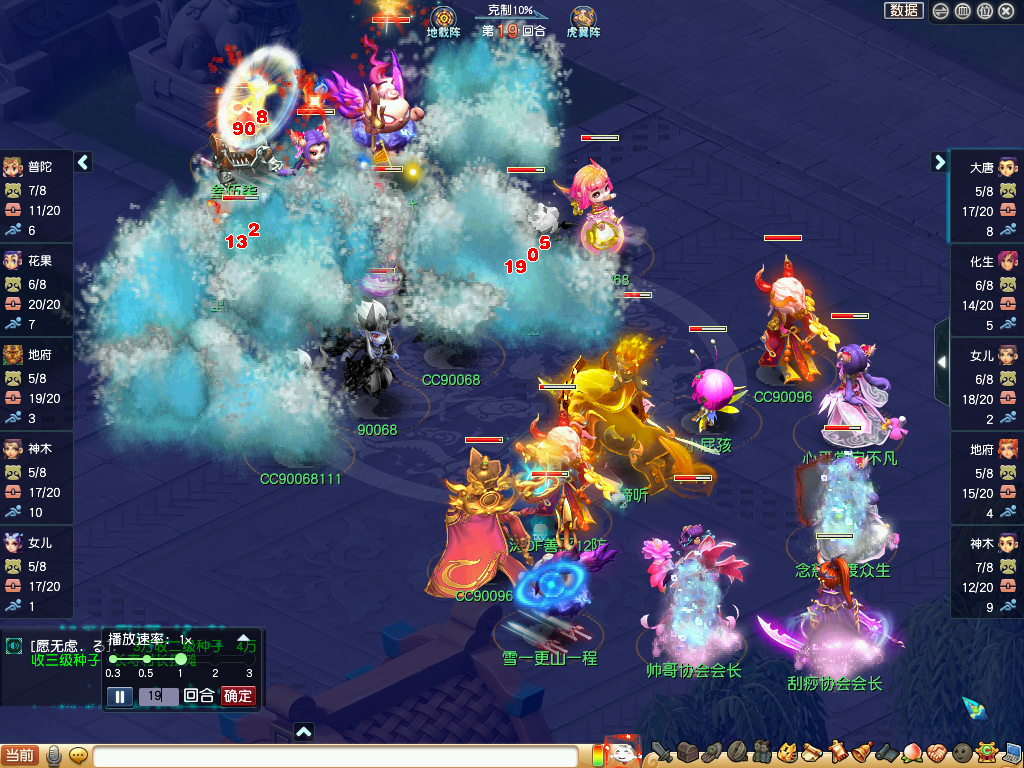Switch the 当前 chat channel button
The image size is (1024, 768).
[x=20, y=755]
